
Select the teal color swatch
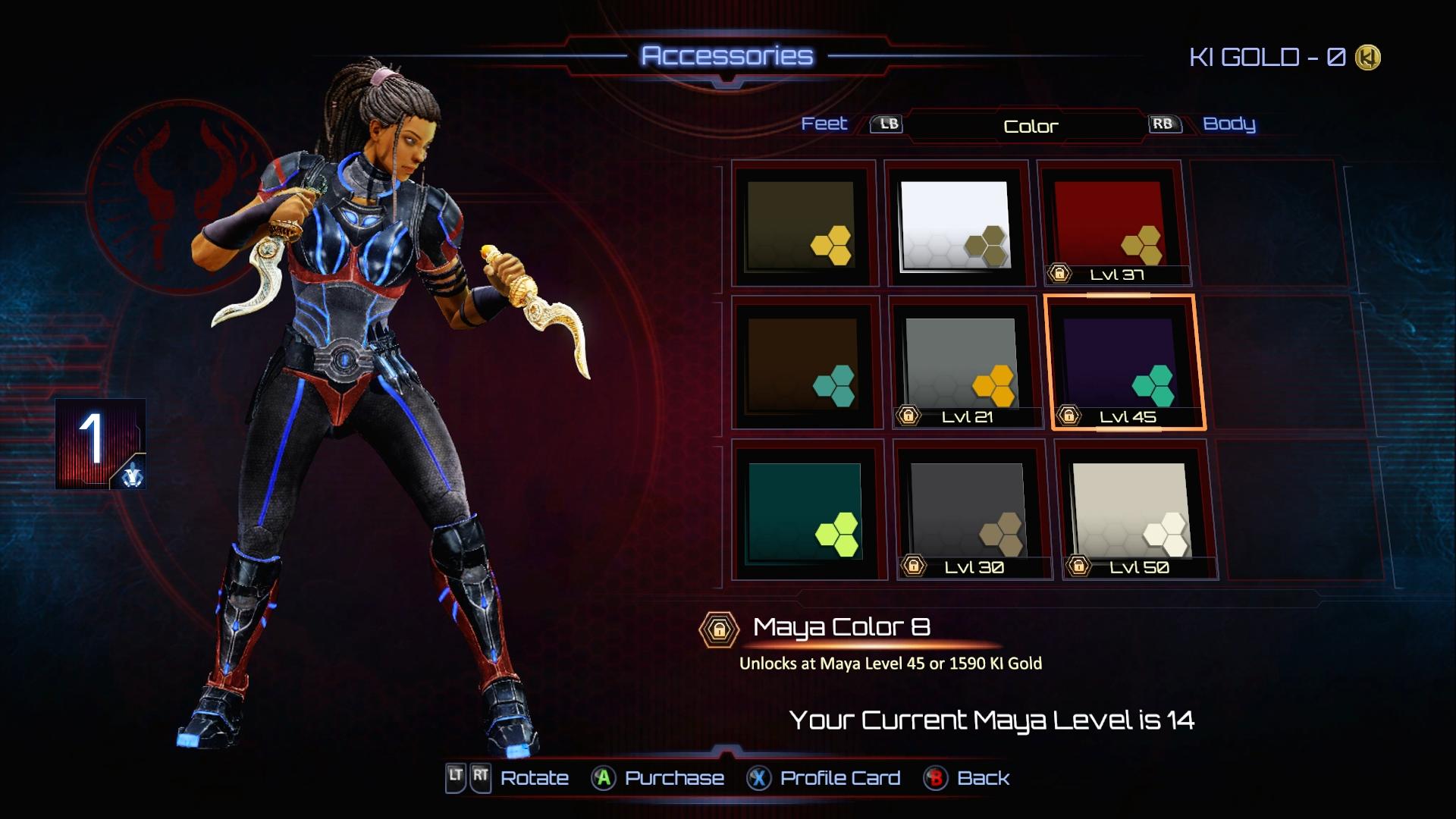coord(807,511)
